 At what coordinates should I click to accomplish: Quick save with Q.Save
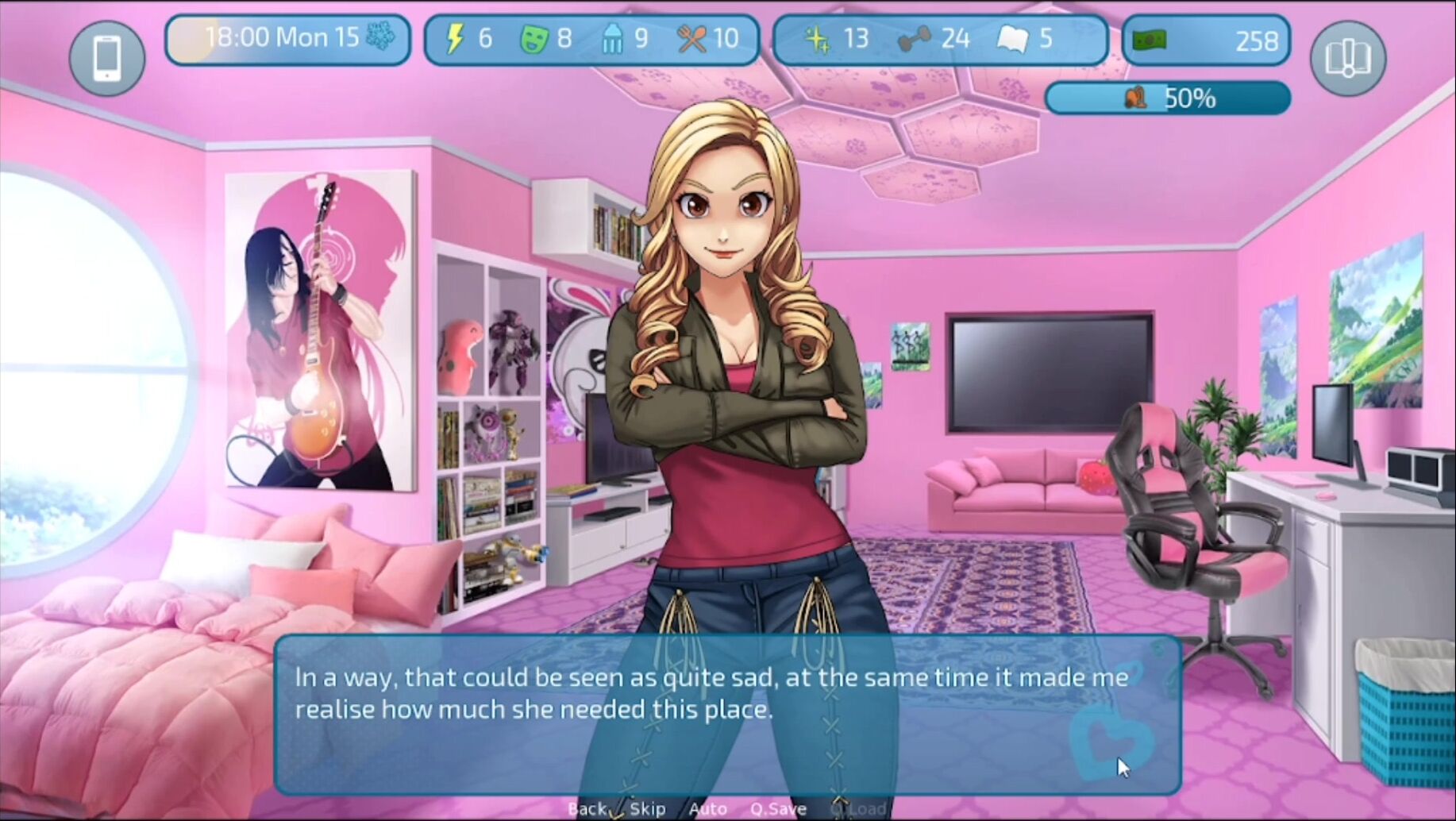click(778, 809)
